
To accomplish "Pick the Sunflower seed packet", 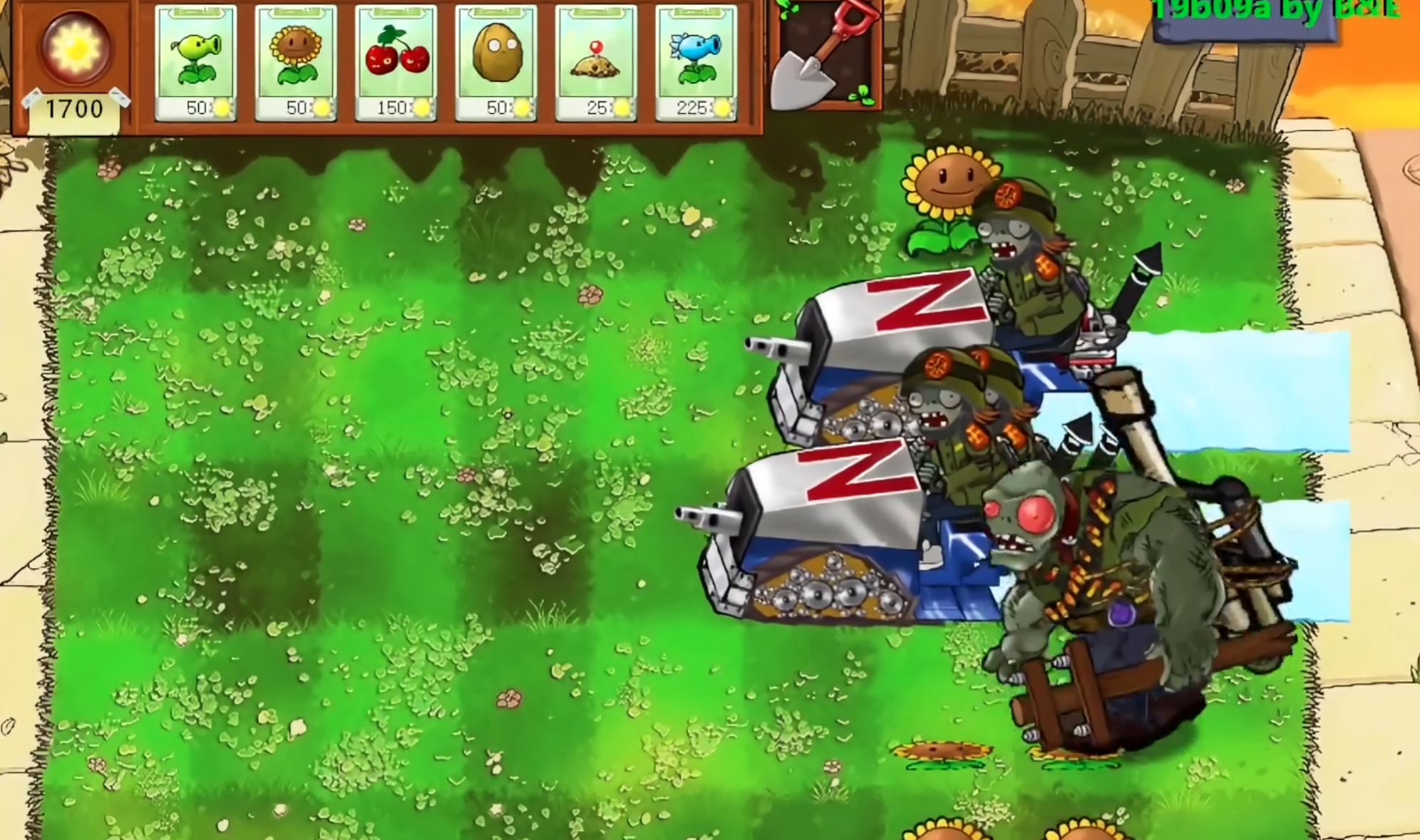I will coord(295,63).
